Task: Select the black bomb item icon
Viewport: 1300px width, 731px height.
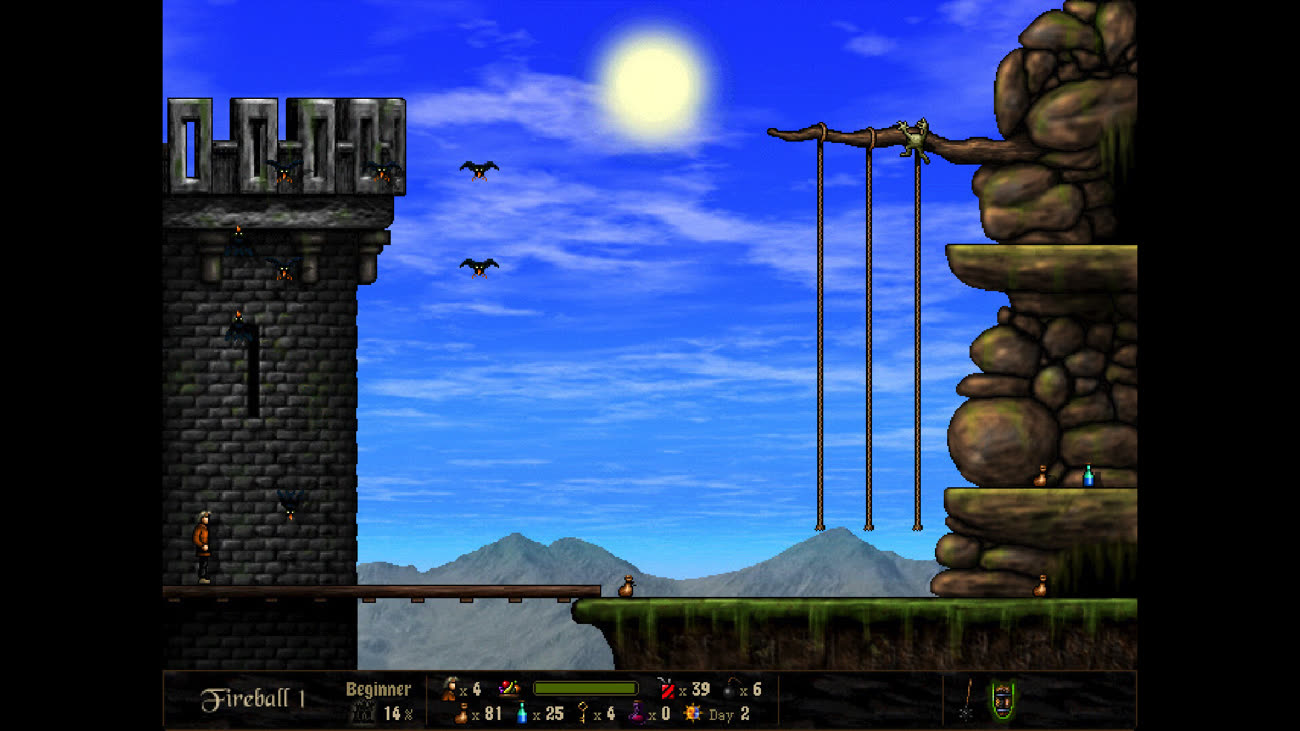Action: pyautogui.click(x=729, y=689)
